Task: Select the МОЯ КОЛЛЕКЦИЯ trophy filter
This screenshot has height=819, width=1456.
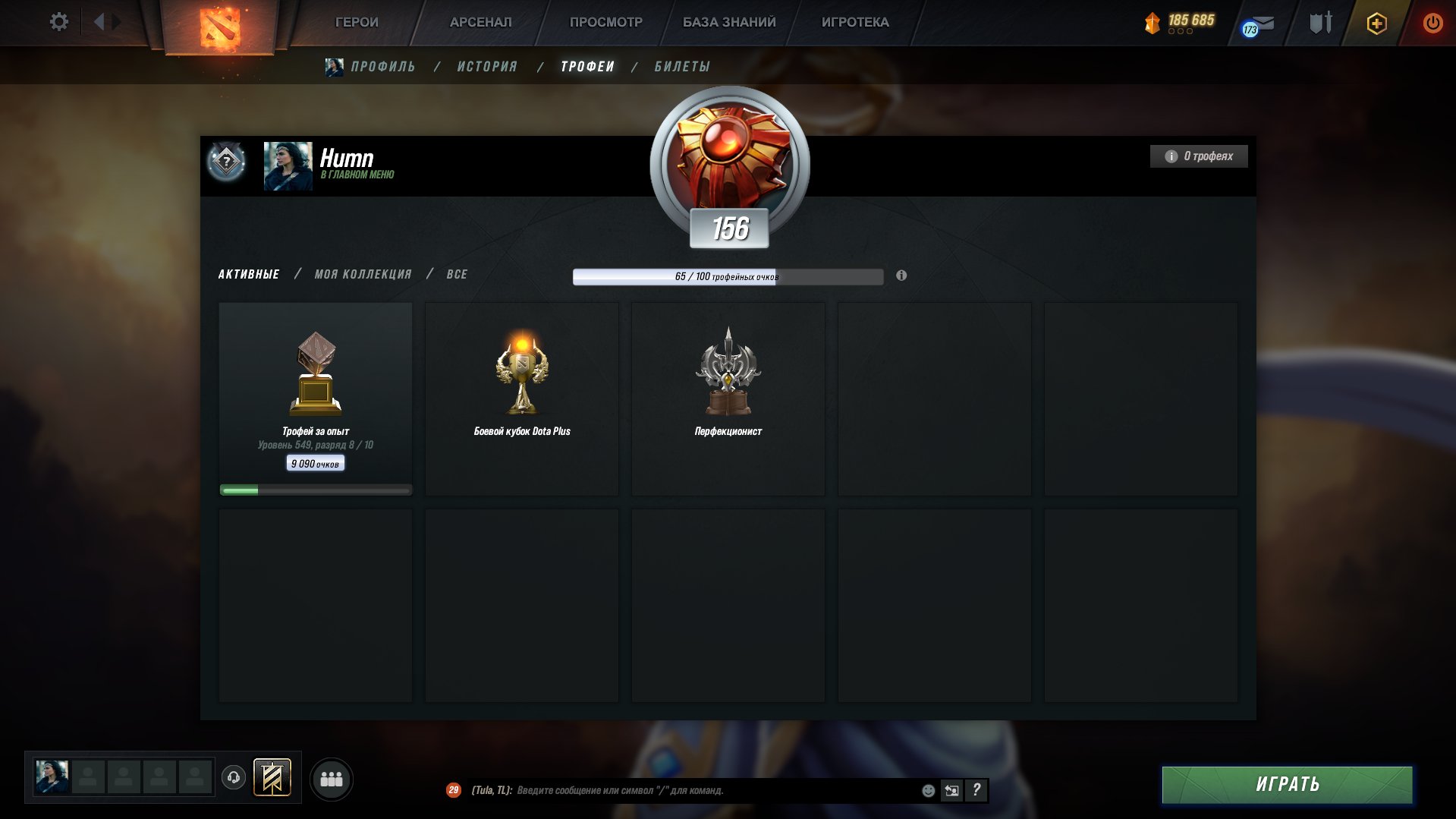Action: 363,274
